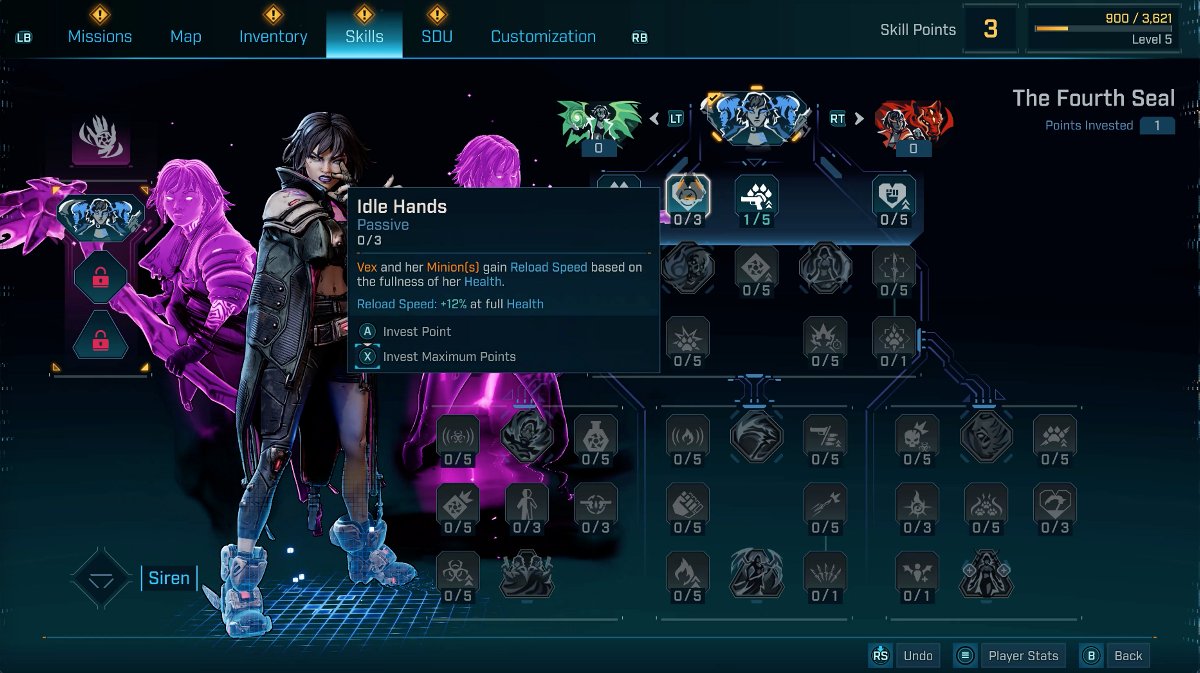Viewport: 1200px width, 673px height.
Task: Select the flame skill icon at 0/5
Action: tap(688, 572)
